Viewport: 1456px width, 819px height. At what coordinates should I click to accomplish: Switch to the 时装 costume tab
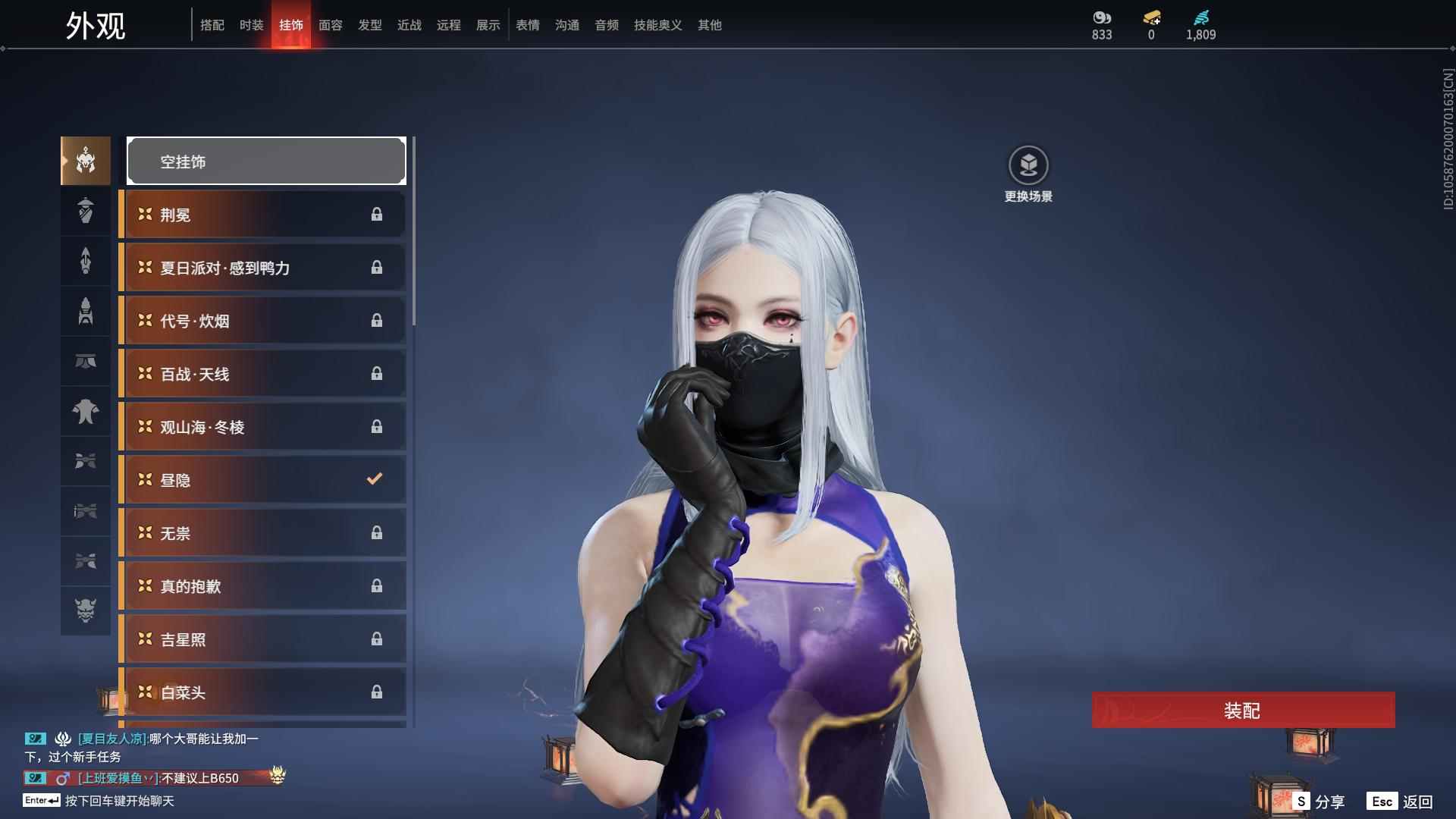(252, 25)
